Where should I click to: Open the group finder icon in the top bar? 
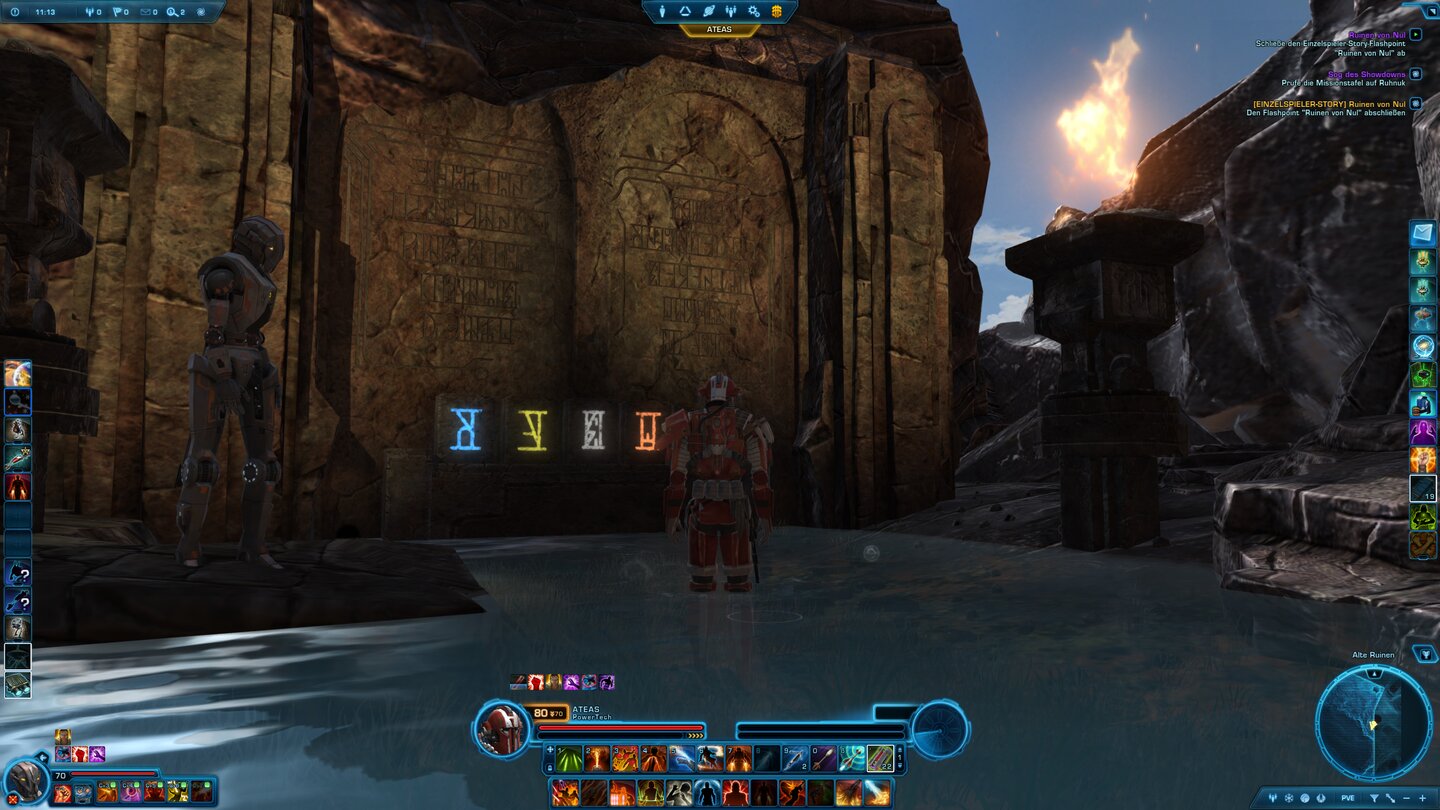coord(731,12)
